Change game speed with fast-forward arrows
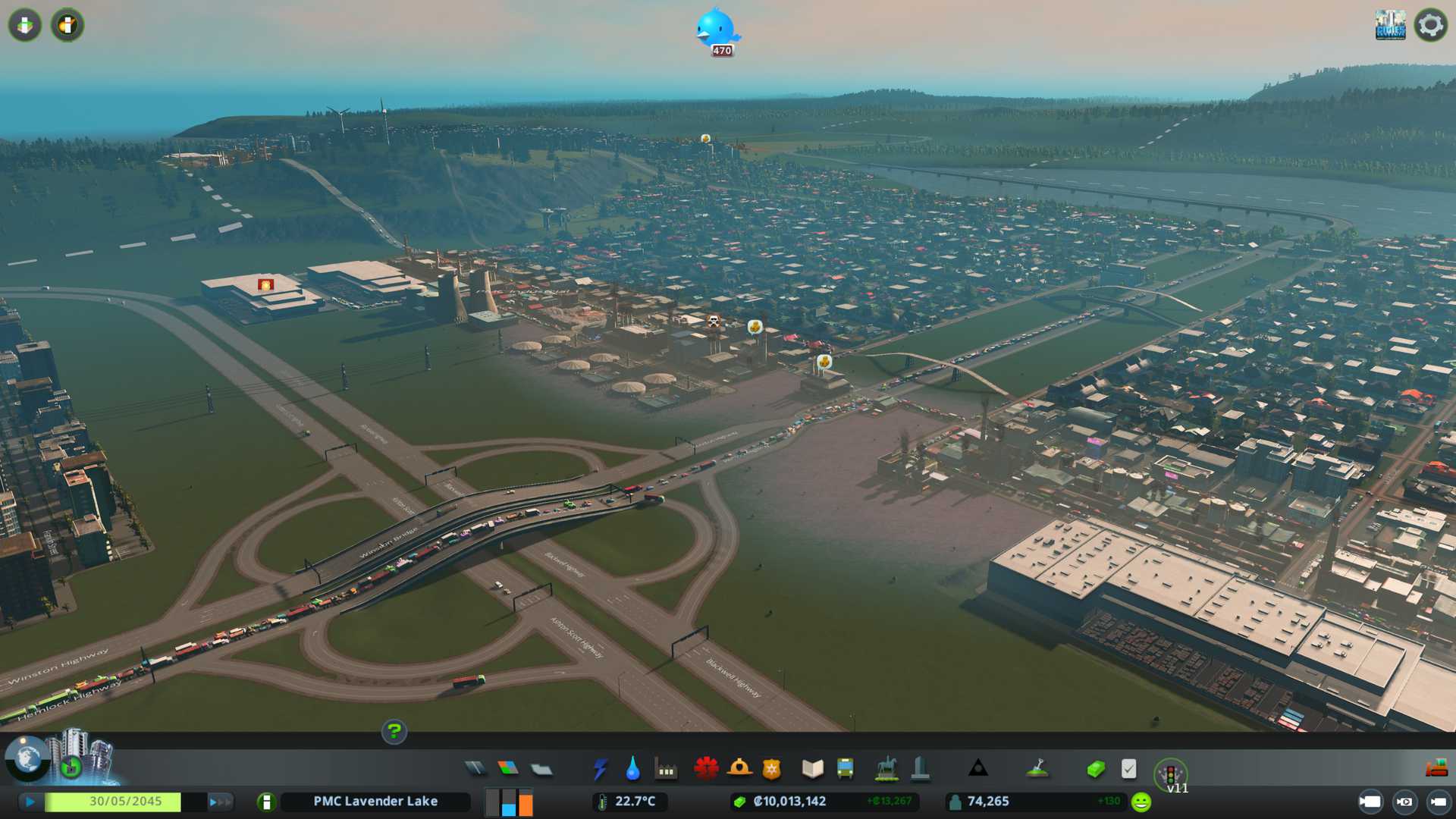The width and height of the screenshot is (1456, 819). pos(219,802)
